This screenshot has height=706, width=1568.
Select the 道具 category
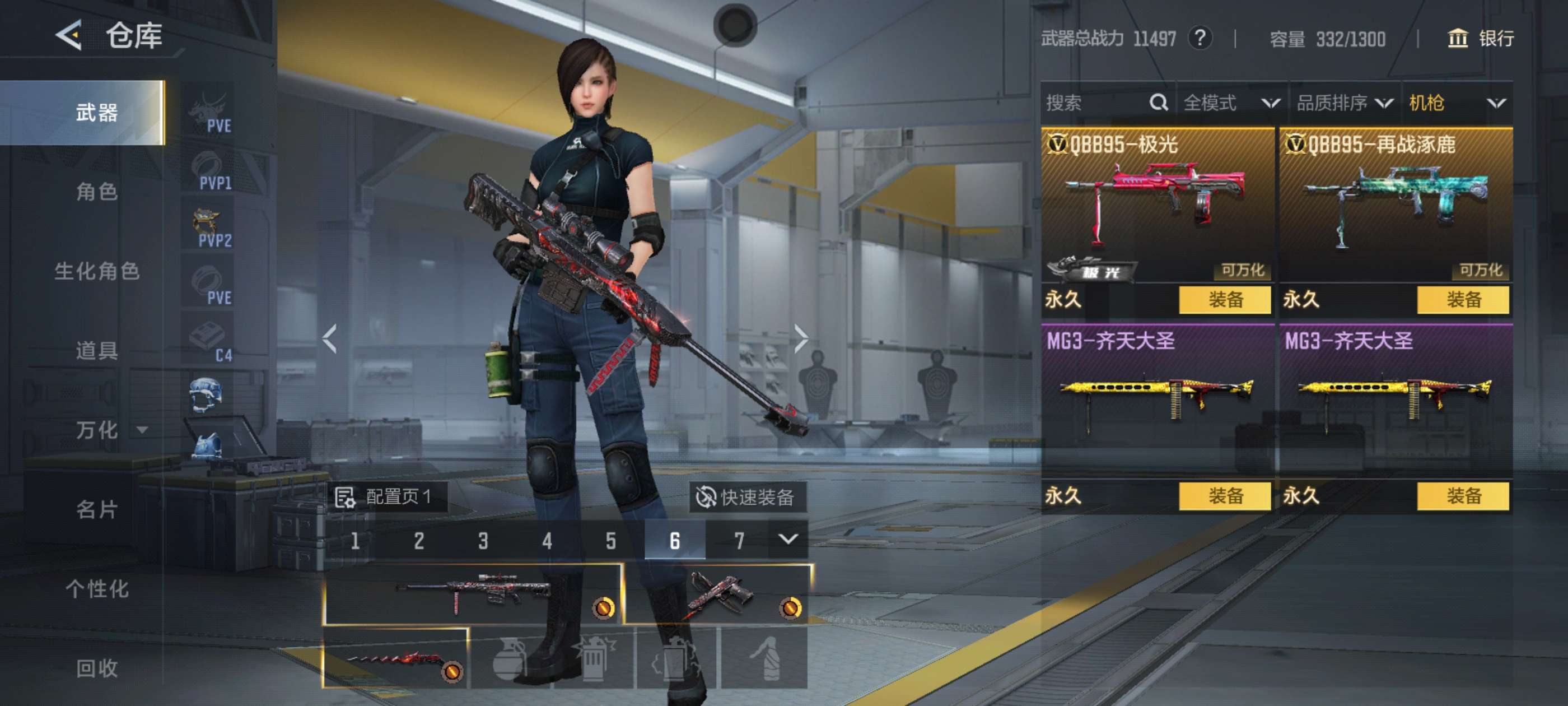point(96,350)
